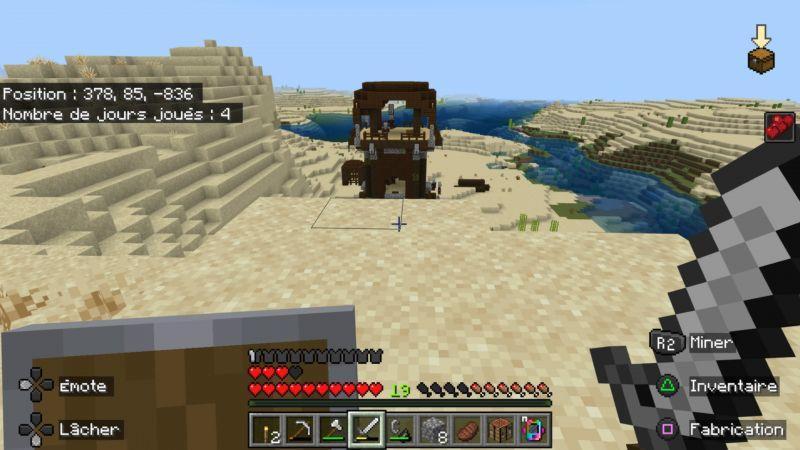Pick the colorful item in the last hotbar slot
Viewport: 800px width, 450px height.
pos(533,430)
